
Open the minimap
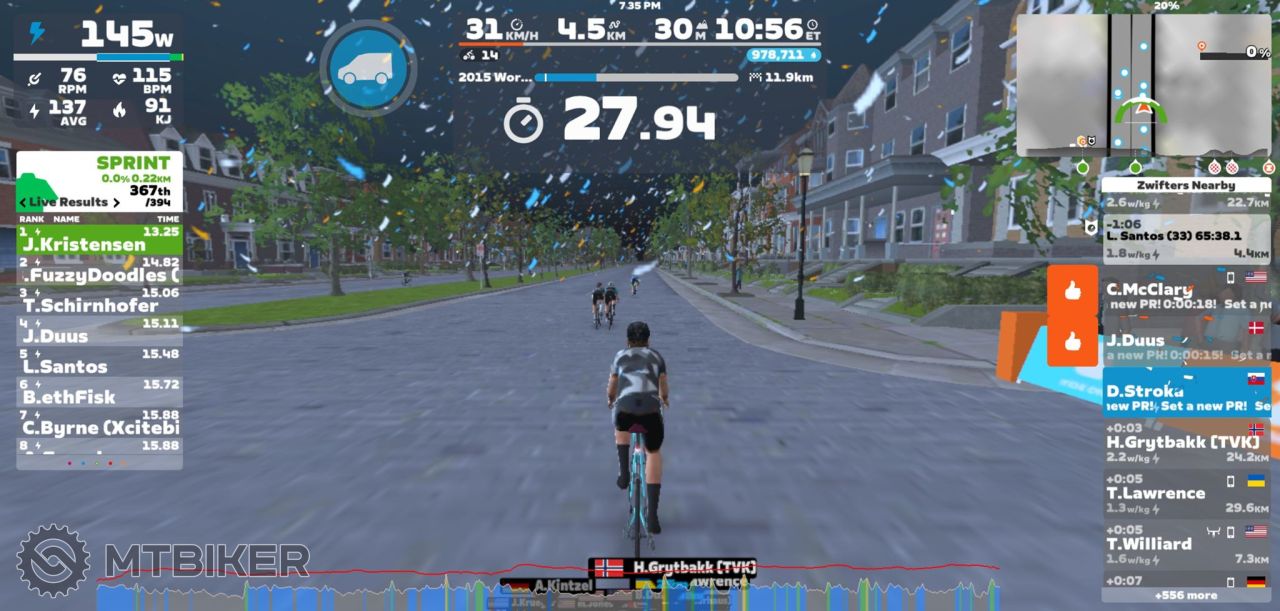click(x=1143, y=85)
